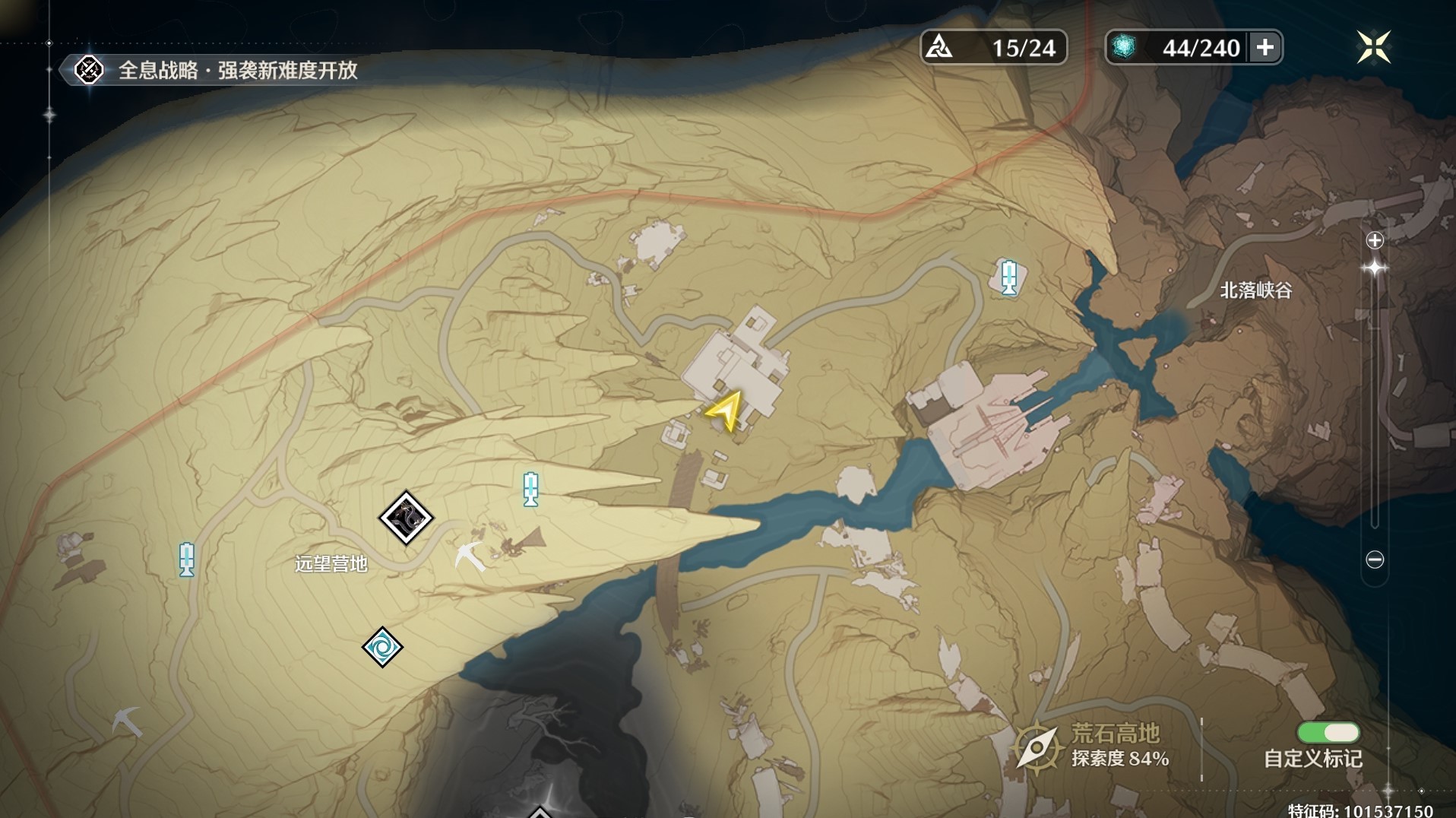
Task: Close the map with the X button
Action: [1373, 47]
